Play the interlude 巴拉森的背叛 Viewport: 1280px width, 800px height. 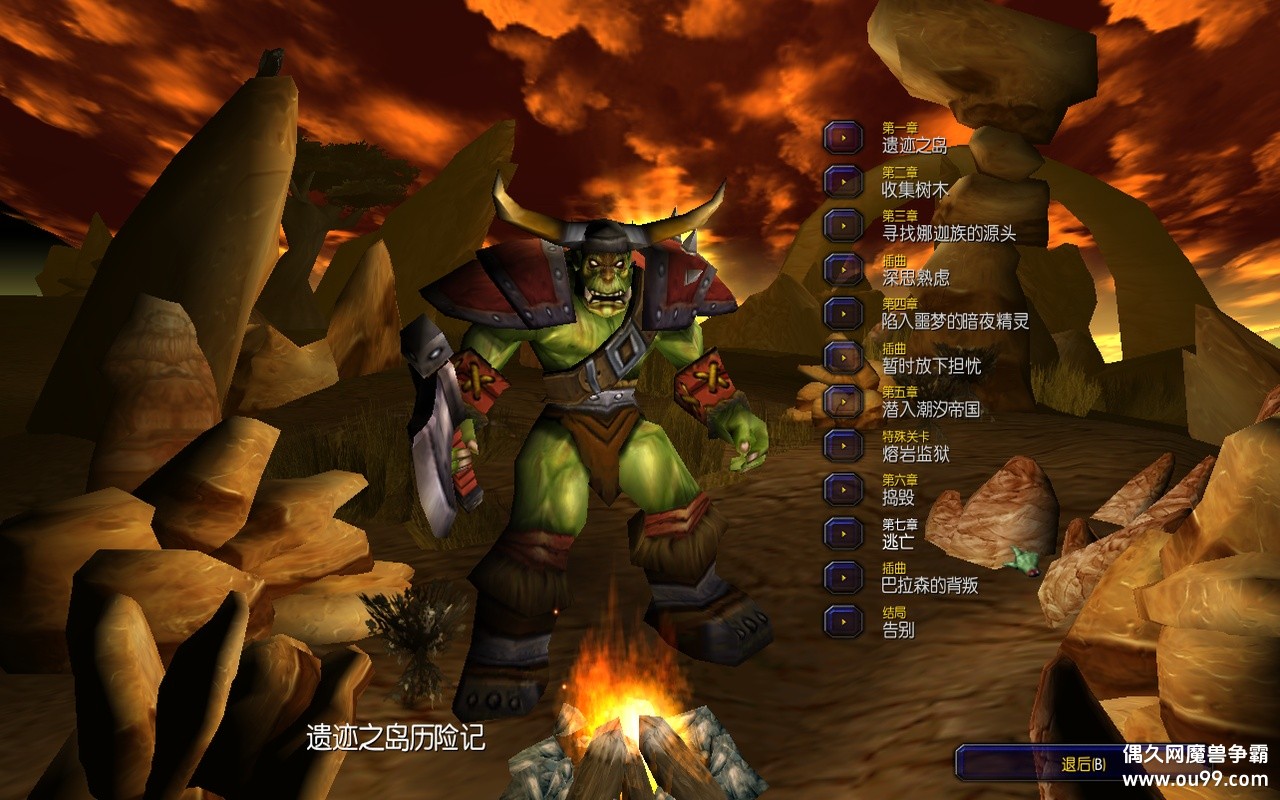(x=843, y=577)
